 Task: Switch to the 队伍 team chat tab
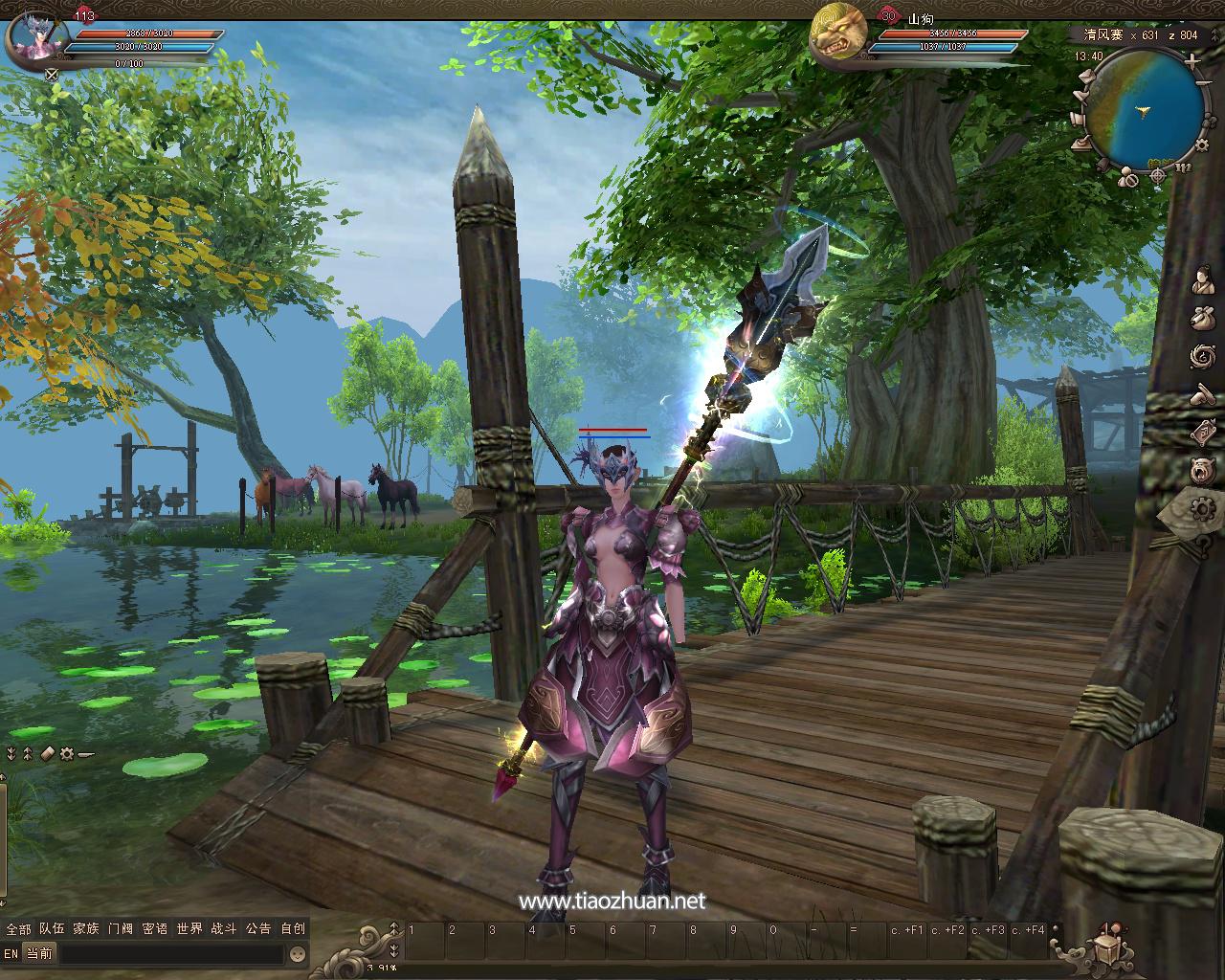[x=52, y=928]
